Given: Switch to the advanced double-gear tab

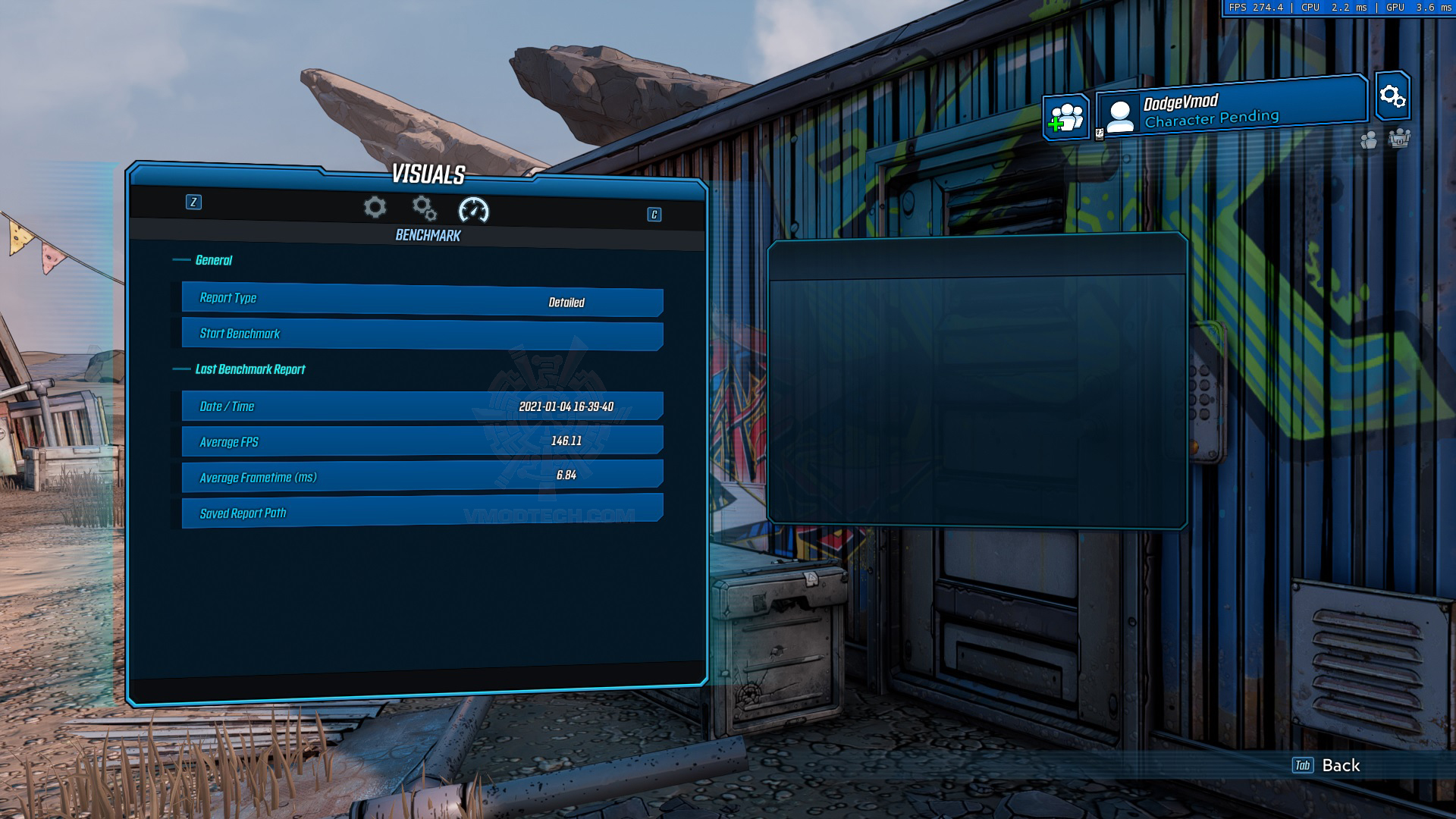Looking at the screenshot, I should point(424,208).
